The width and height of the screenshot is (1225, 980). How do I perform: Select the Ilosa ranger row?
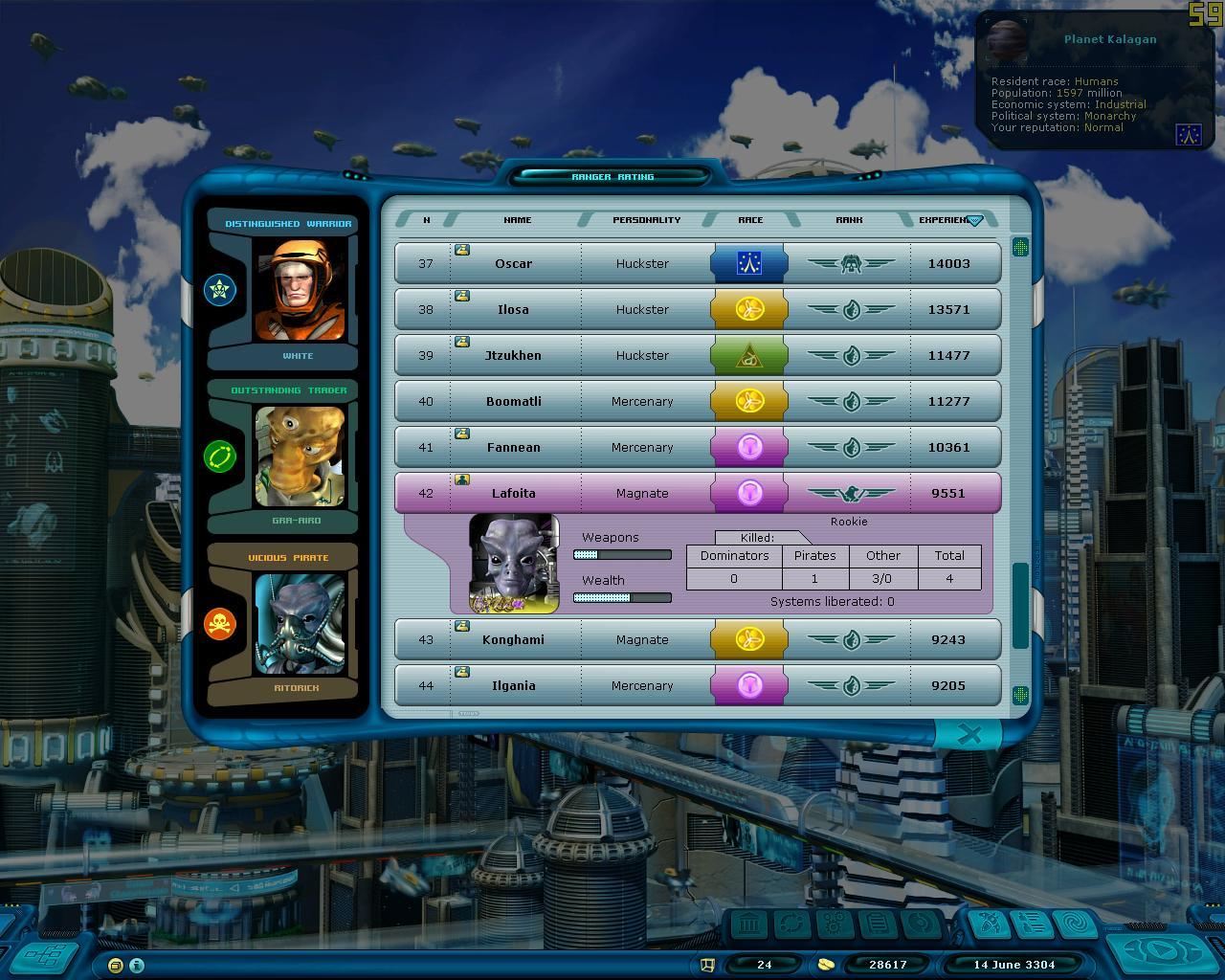click(x=514, y=309)
